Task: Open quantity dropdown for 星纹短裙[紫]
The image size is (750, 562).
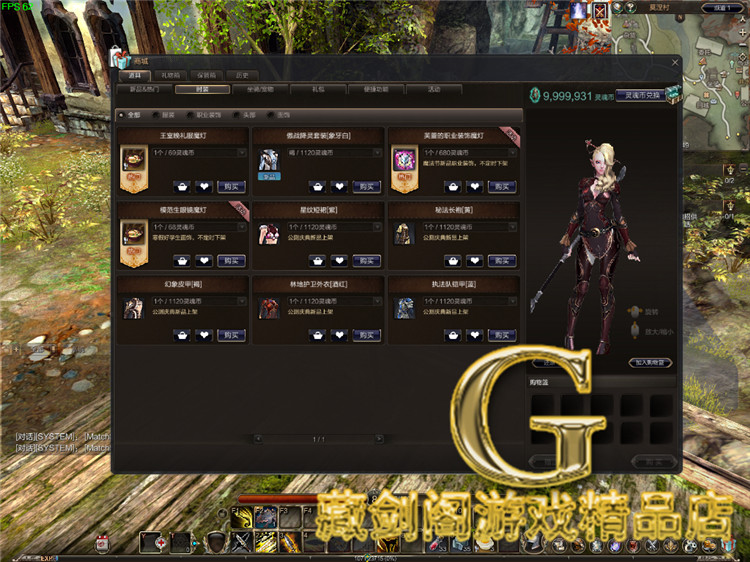Action: 378,227
